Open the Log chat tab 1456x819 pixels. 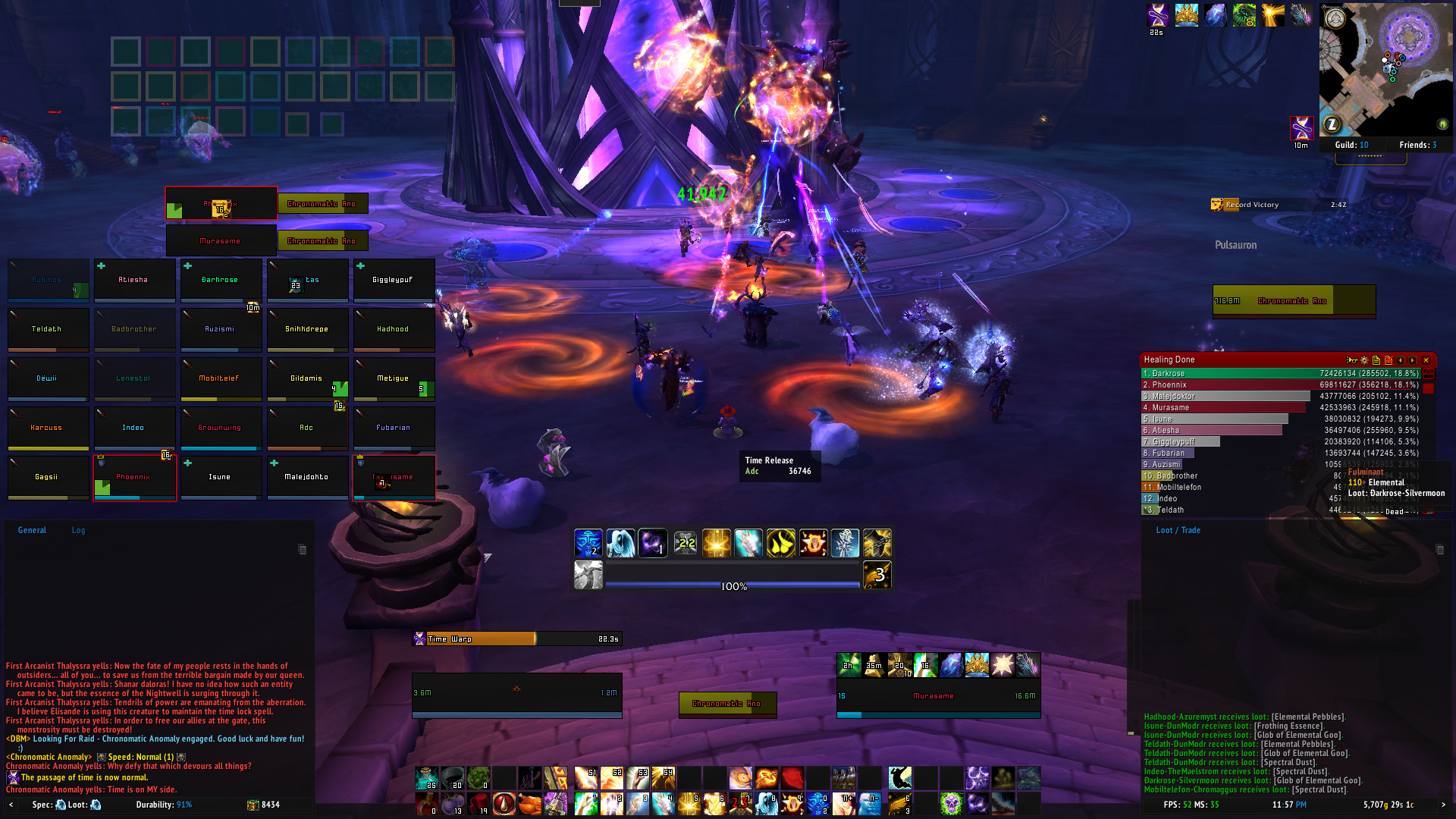[x=78, y=530]
